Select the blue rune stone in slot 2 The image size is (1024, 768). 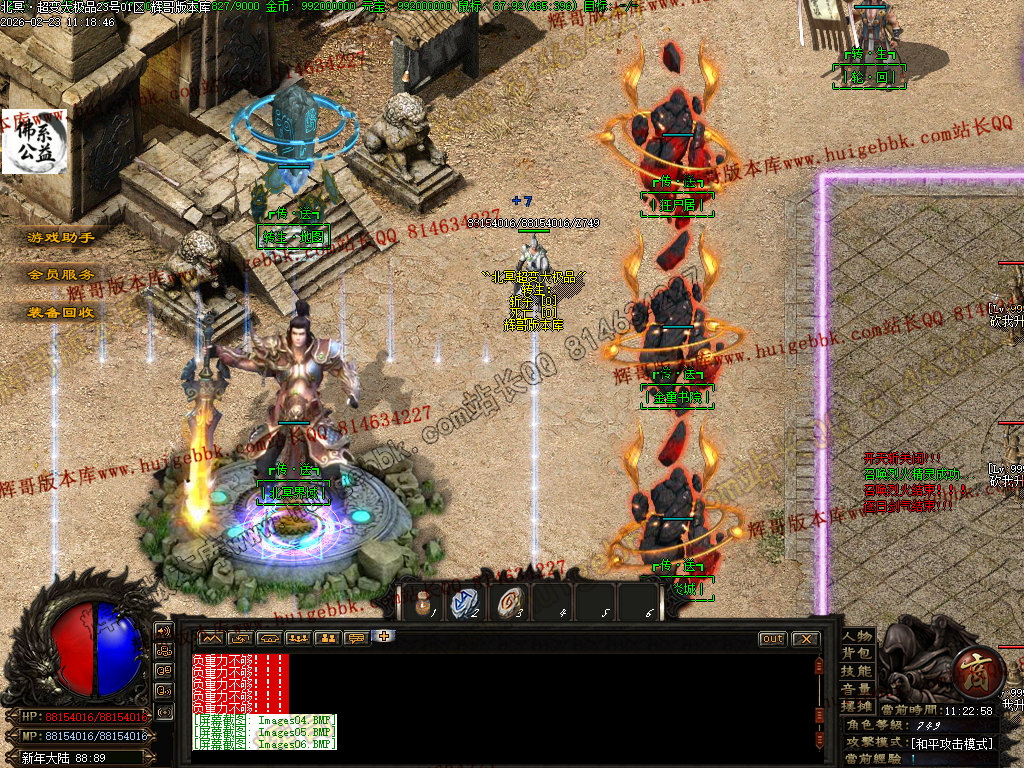[x=465, y=602]
